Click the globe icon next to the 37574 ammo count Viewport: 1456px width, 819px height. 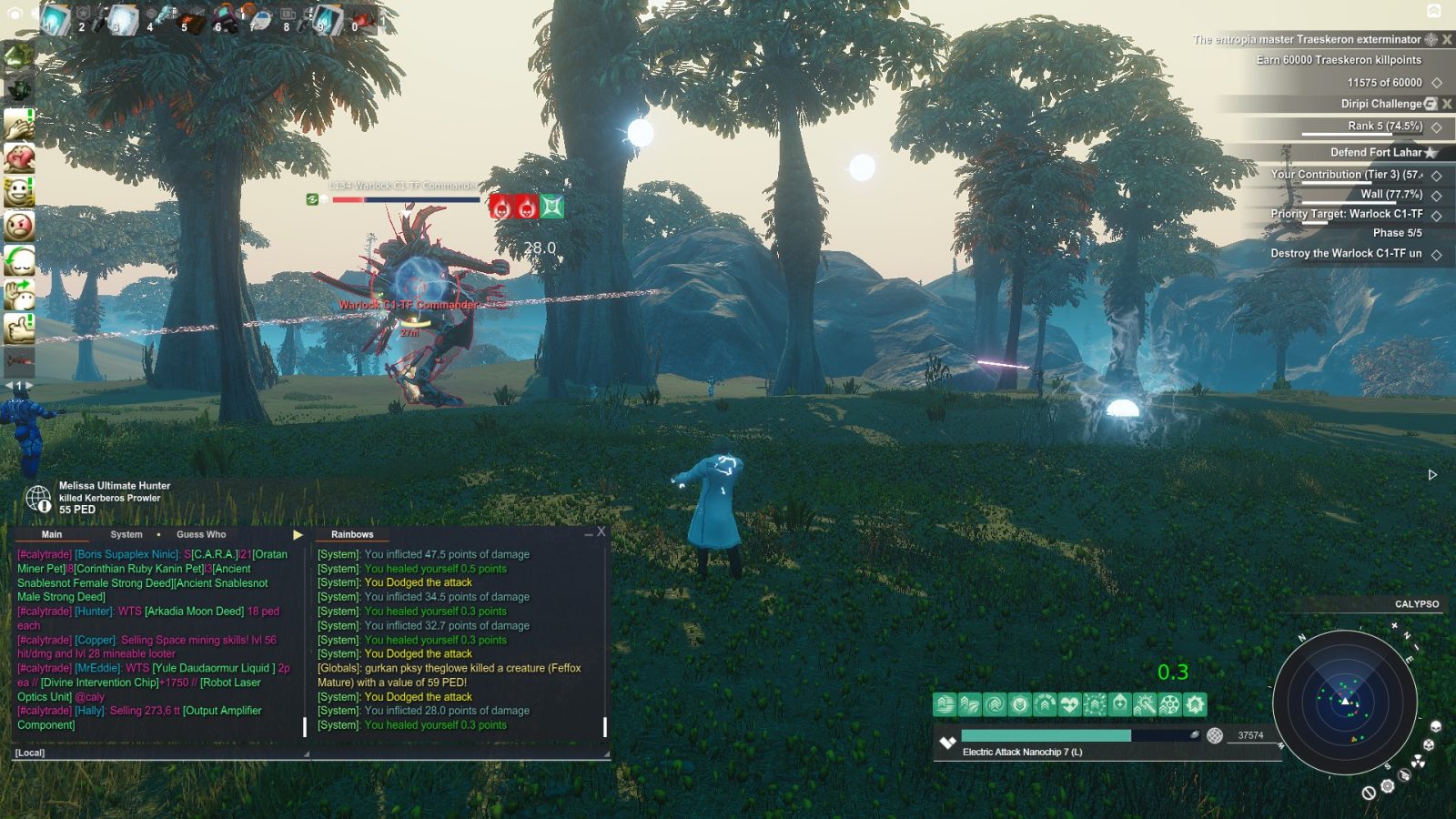click(1214, 734)
